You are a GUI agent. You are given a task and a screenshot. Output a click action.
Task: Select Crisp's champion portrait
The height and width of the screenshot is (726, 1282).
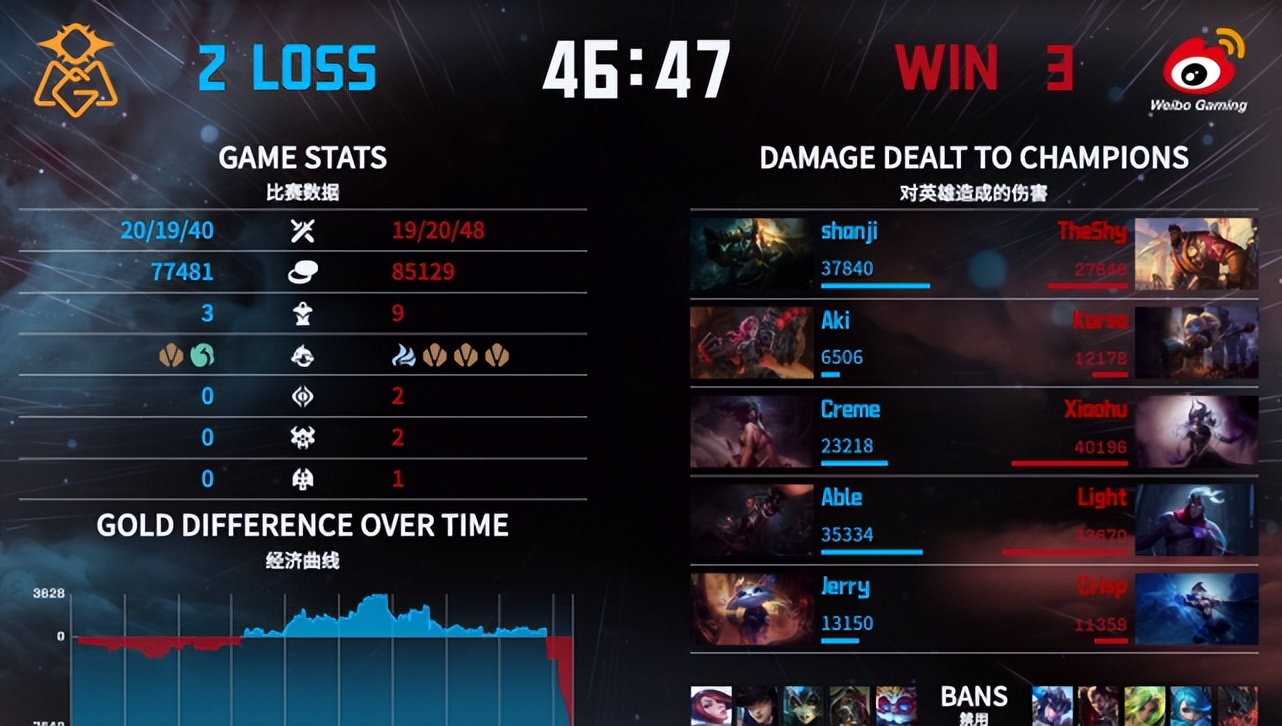[1197, 608]
